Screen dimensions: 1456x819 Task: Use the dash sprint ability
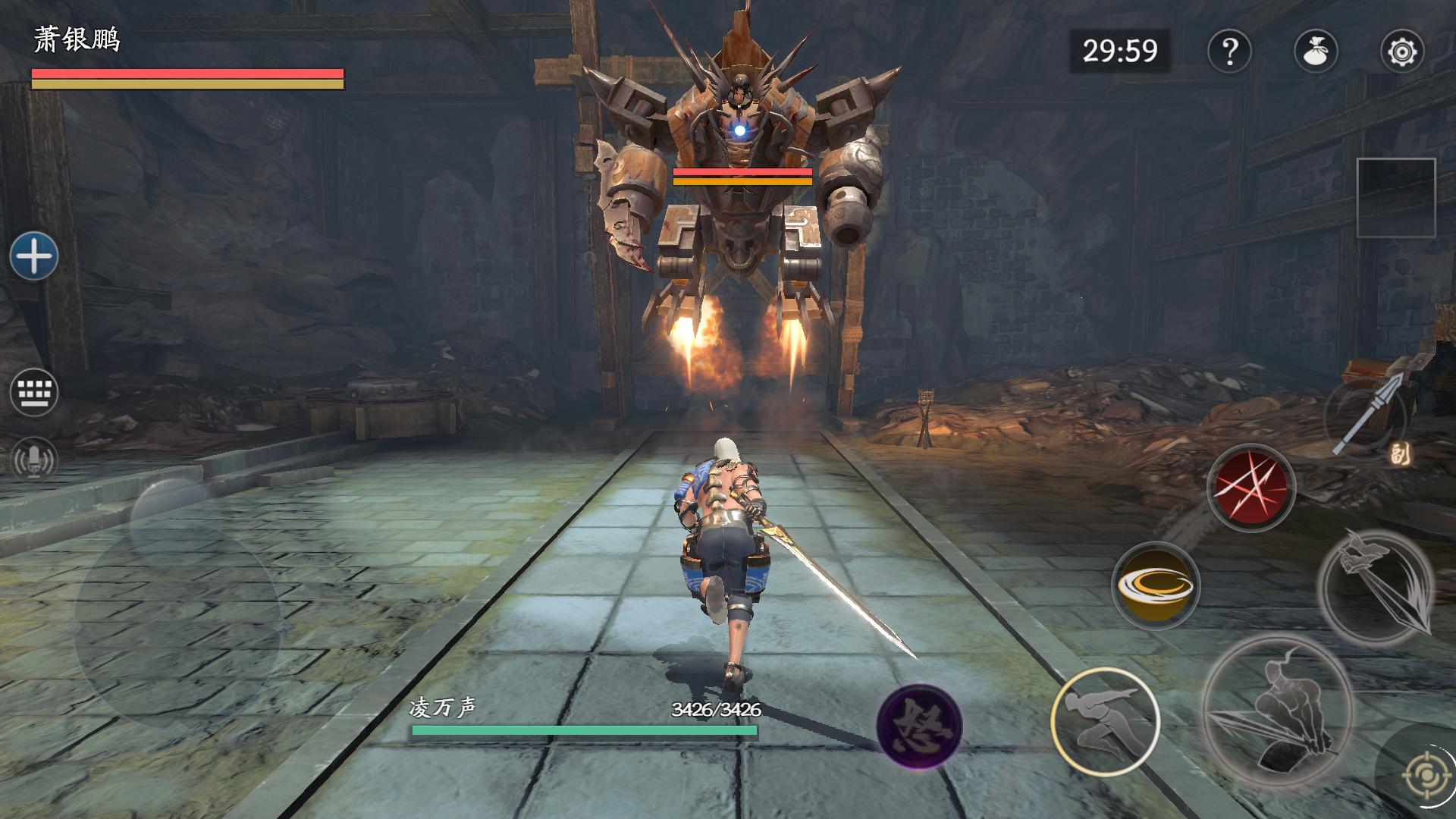pos(1105,721)
